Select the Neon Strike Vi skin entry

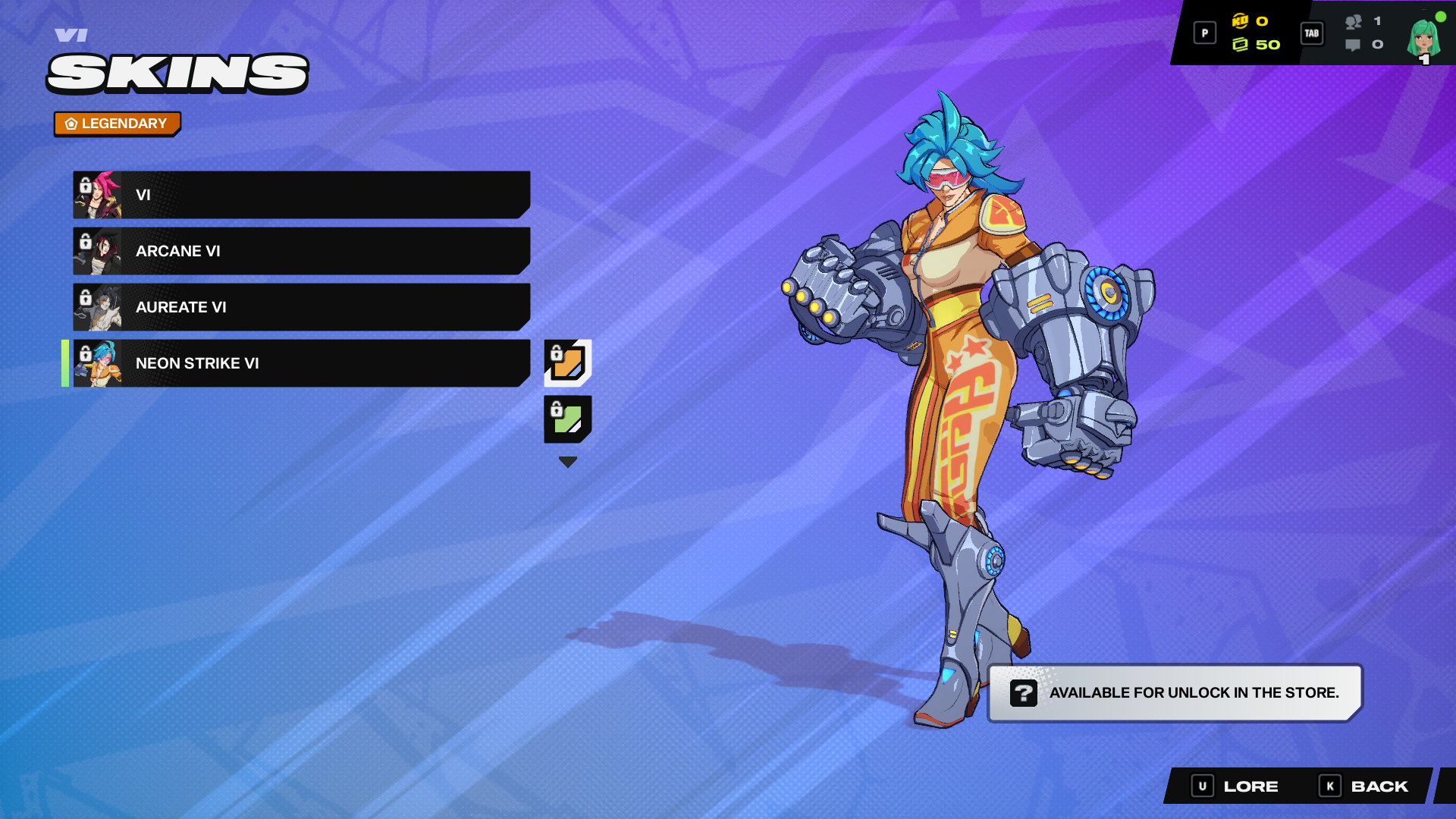click(303, 363)
